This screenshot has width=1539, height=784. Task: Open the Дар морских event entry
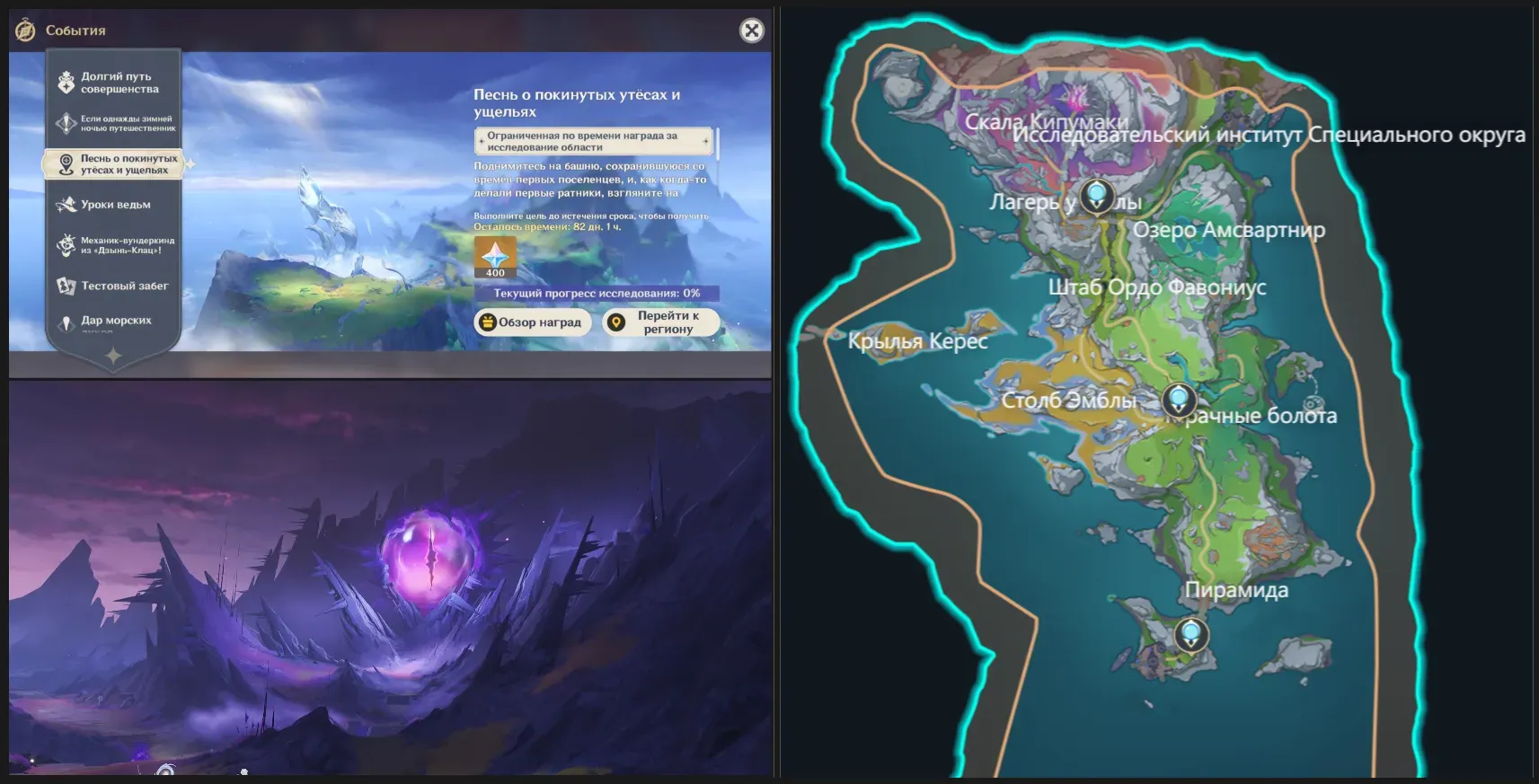pos(113,321)
